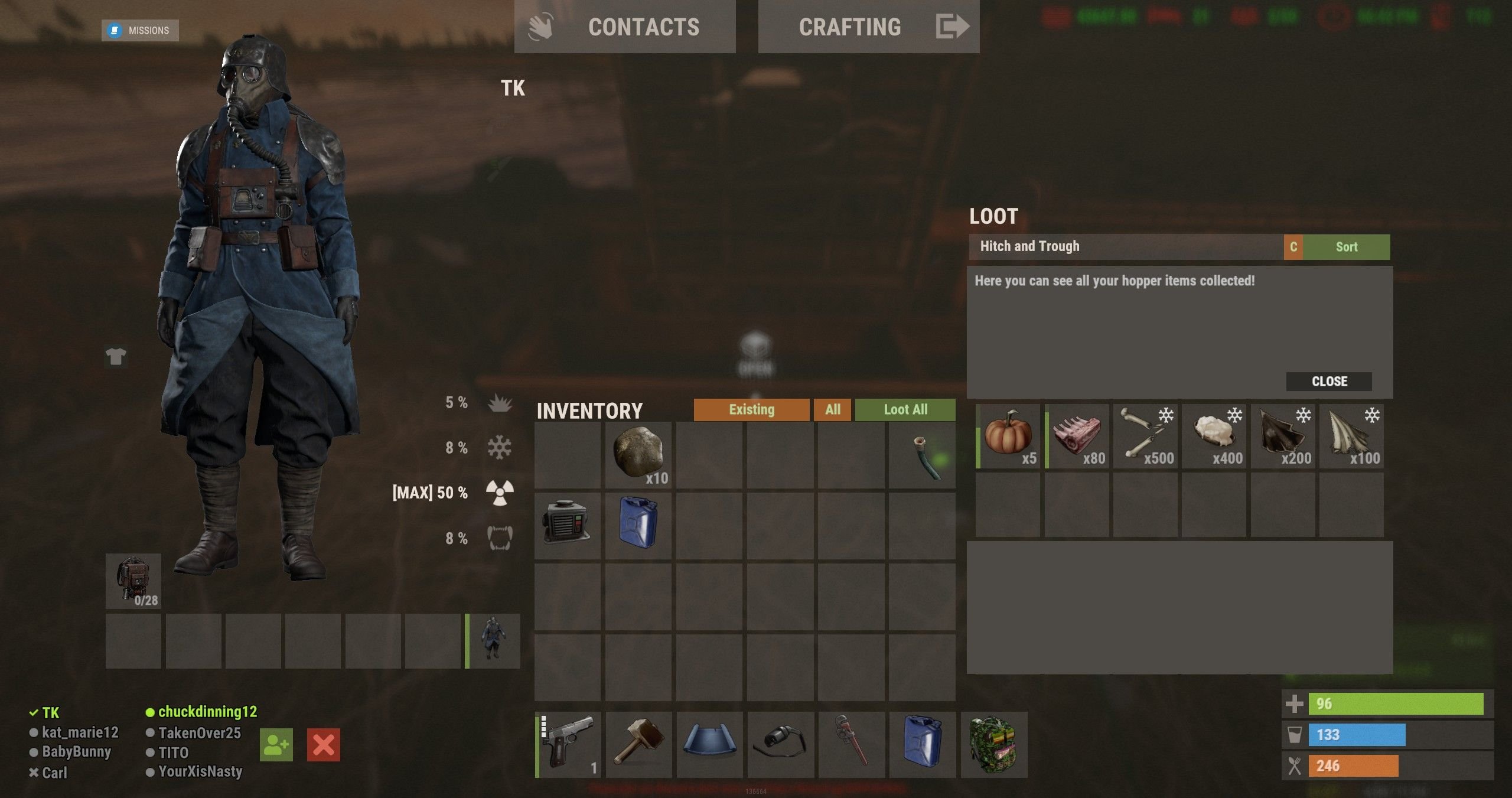The height and width of the screenshot is (798, 1512).
Task: Choose the Existing transfer option
Action: 751,410
